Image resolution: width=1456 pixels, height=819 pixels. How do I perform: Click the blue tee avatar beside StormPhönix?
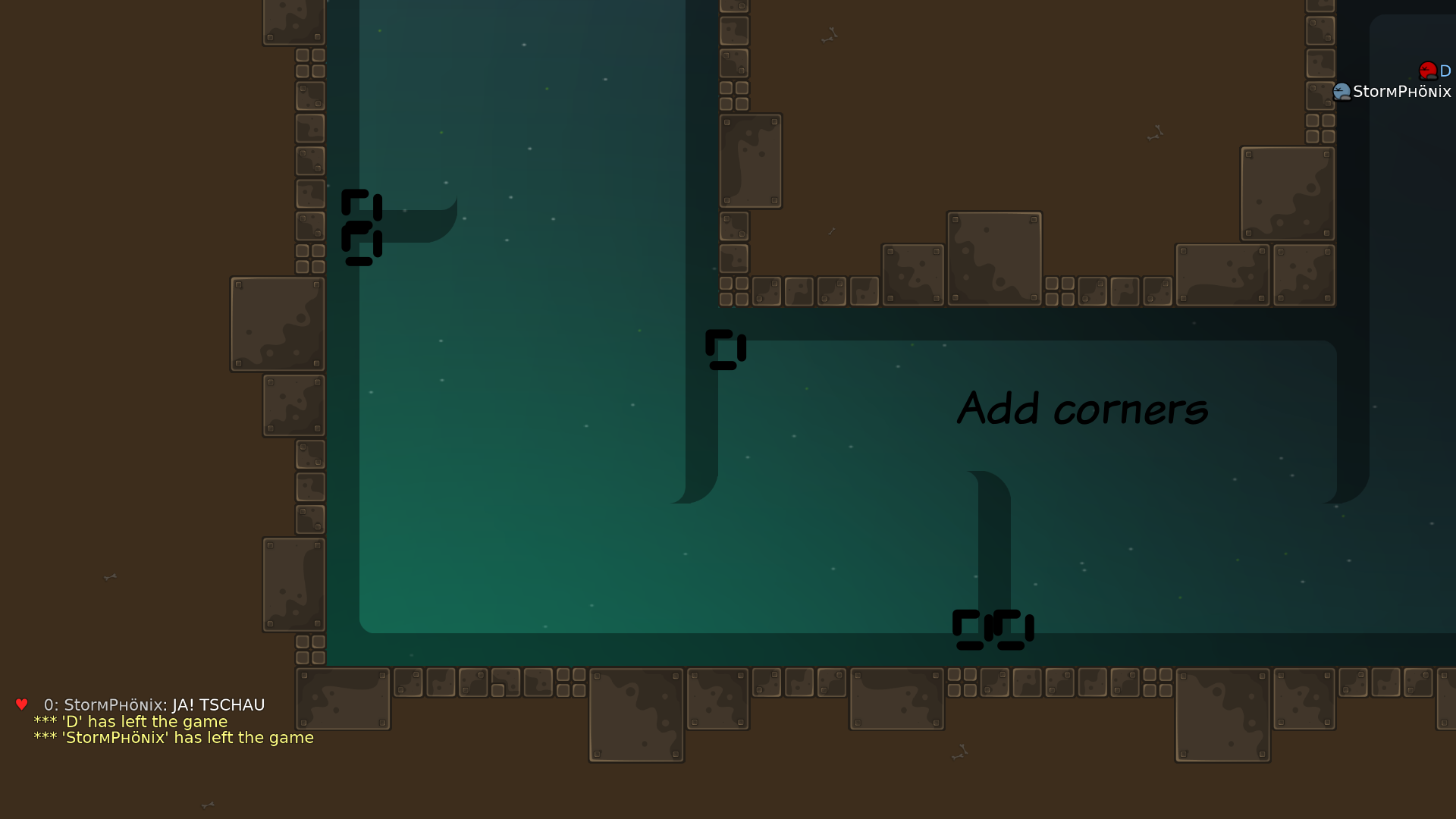1342,91
